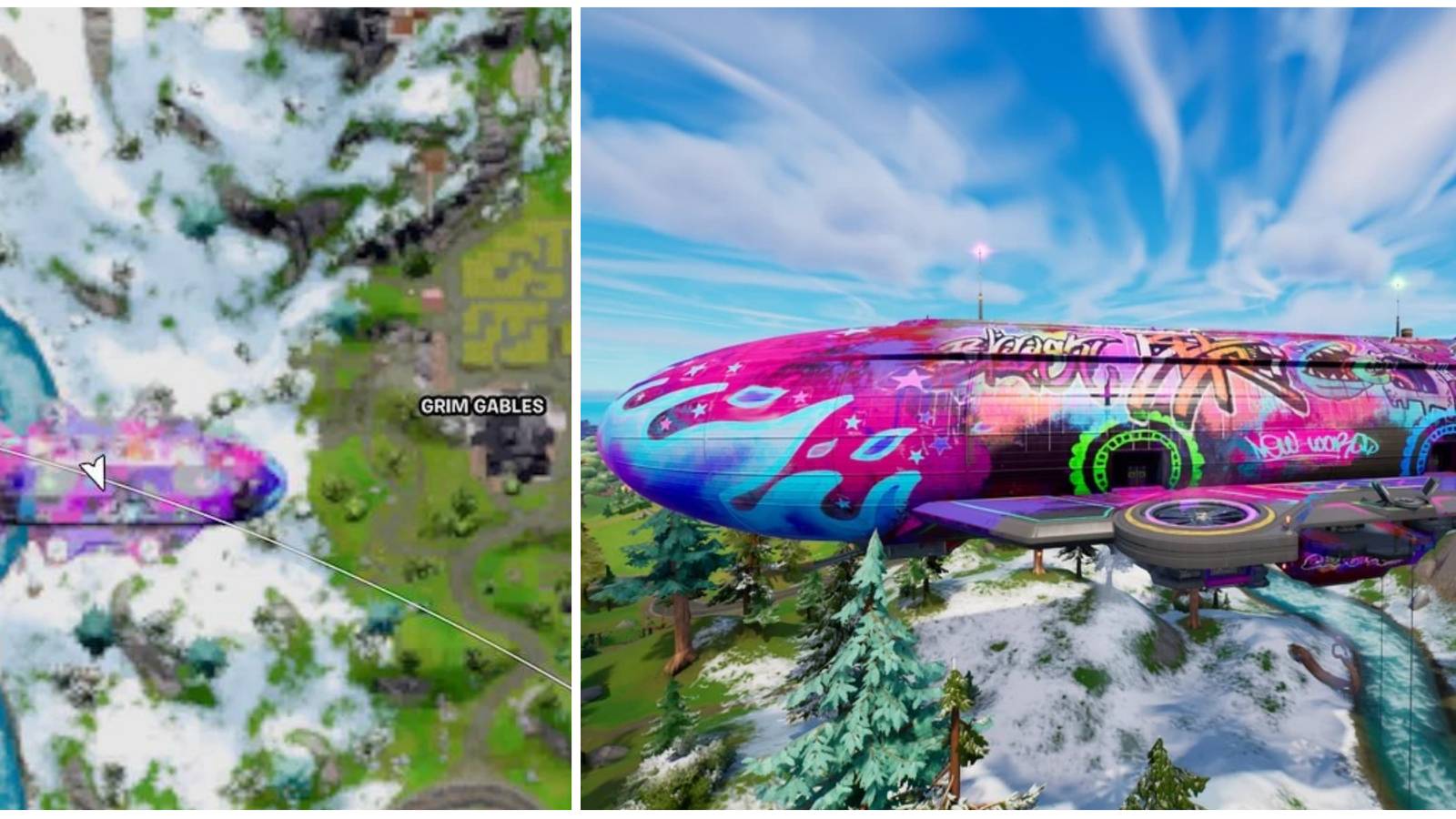
Task: Select the right blimp screenshot panel
Action: tap(1019, 409)
